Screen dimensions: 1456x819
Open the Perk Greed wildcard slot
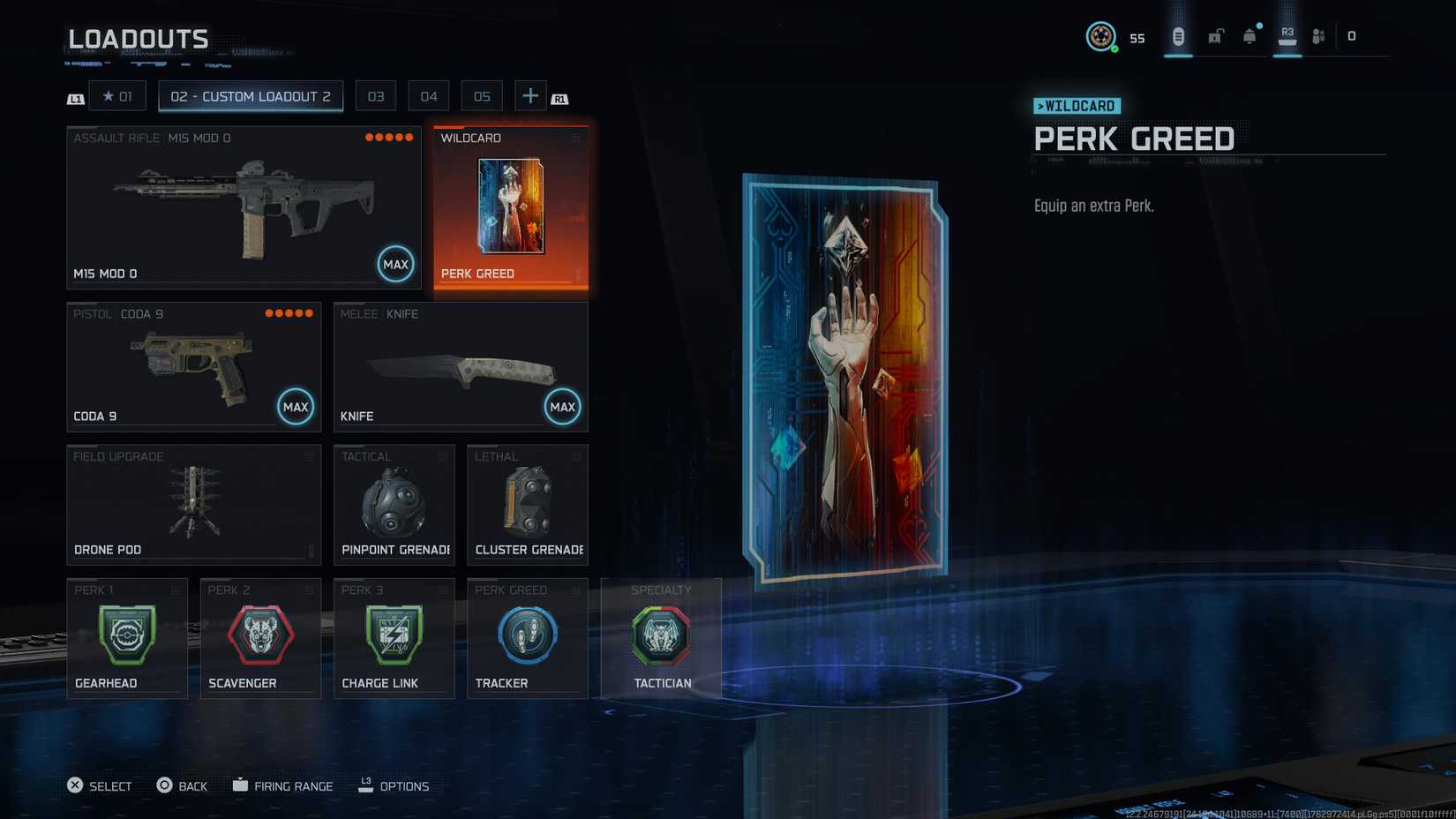(x=511, y=207)
